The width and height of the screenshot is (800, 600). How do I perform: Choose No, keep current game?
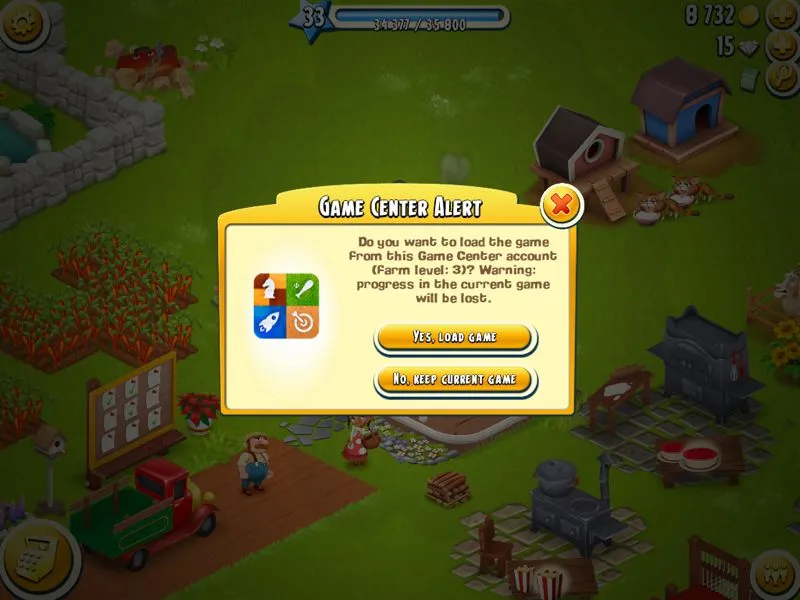click(455, 380)
